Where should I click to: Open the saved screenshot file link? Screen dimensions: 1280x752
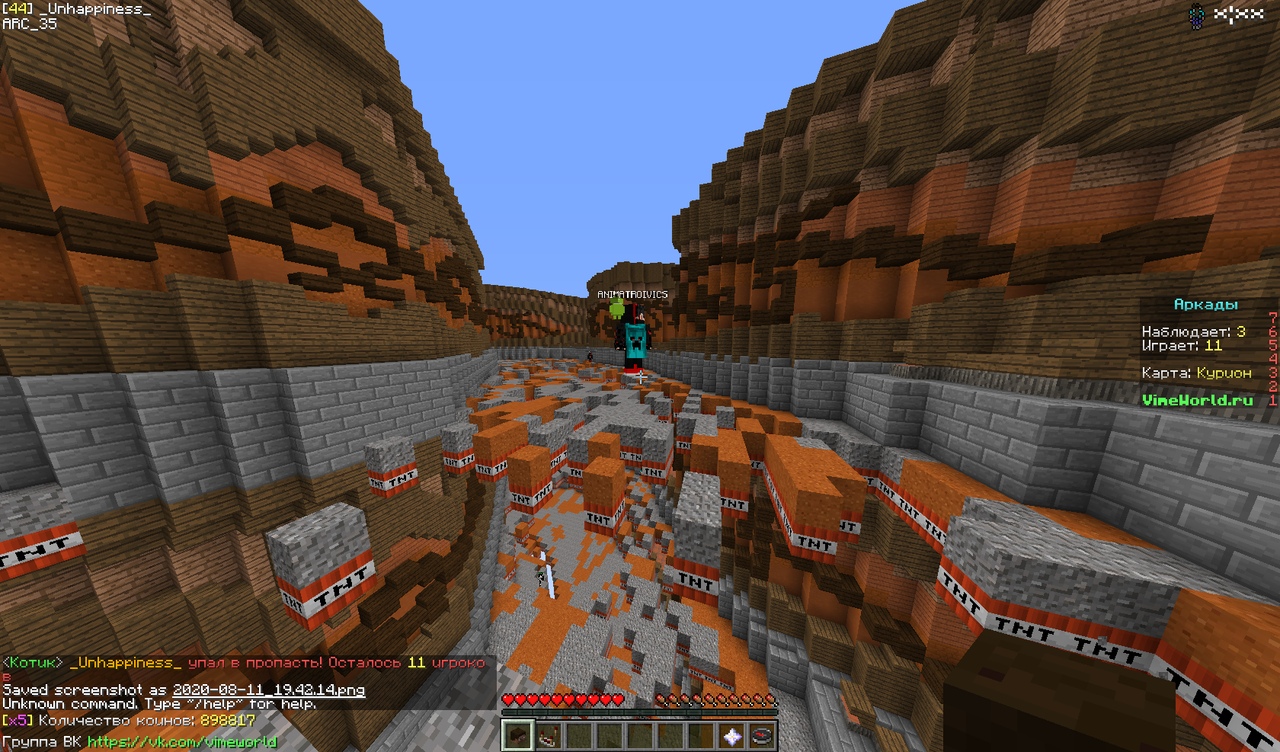click(x=268, y=690)
